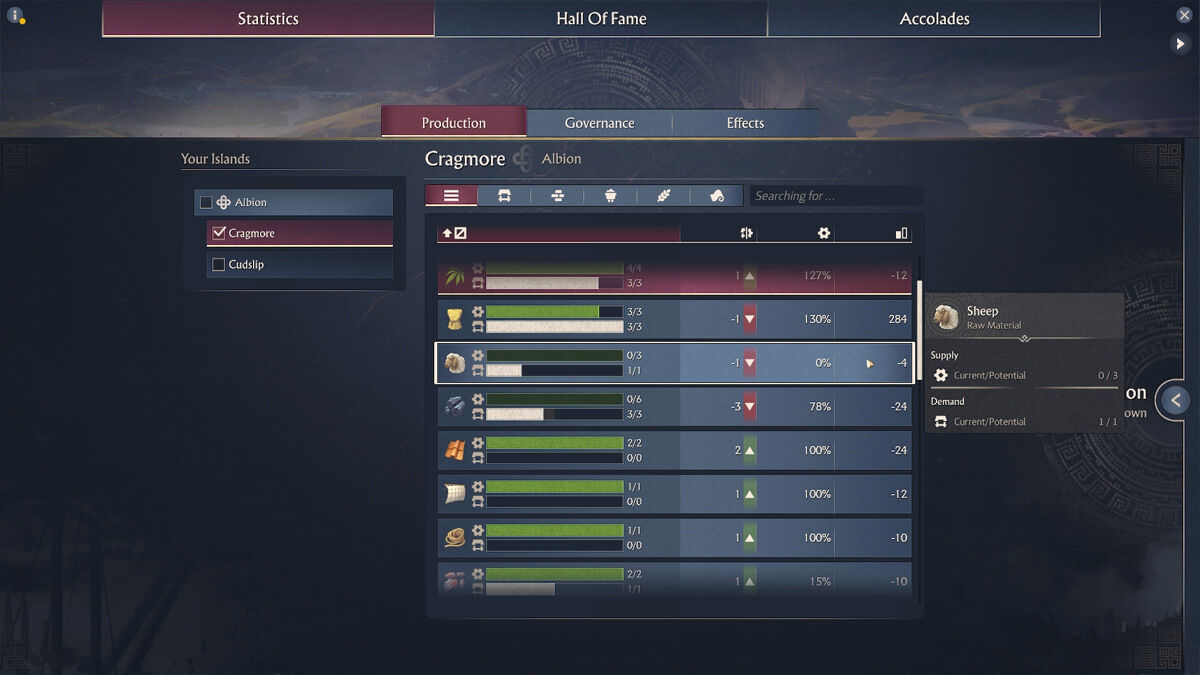Type in the 'Searching for' goods field
This screenshot has height=675, width=1200.
point(835,196)
